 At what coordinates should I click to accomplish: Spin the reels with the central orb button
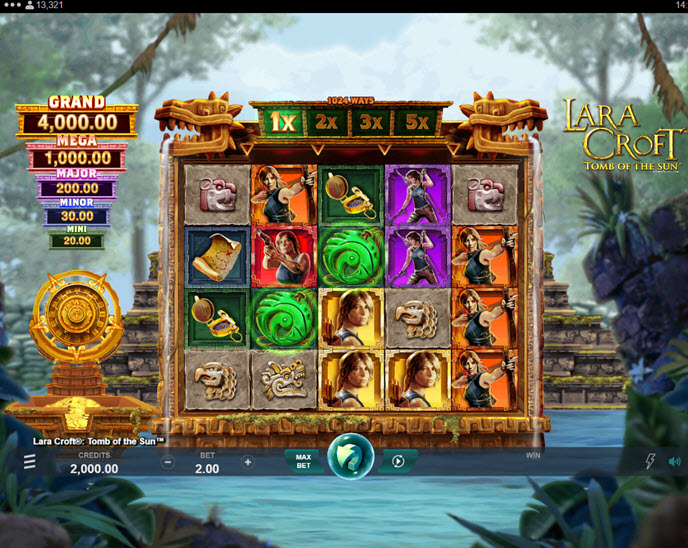pos(351,458)
